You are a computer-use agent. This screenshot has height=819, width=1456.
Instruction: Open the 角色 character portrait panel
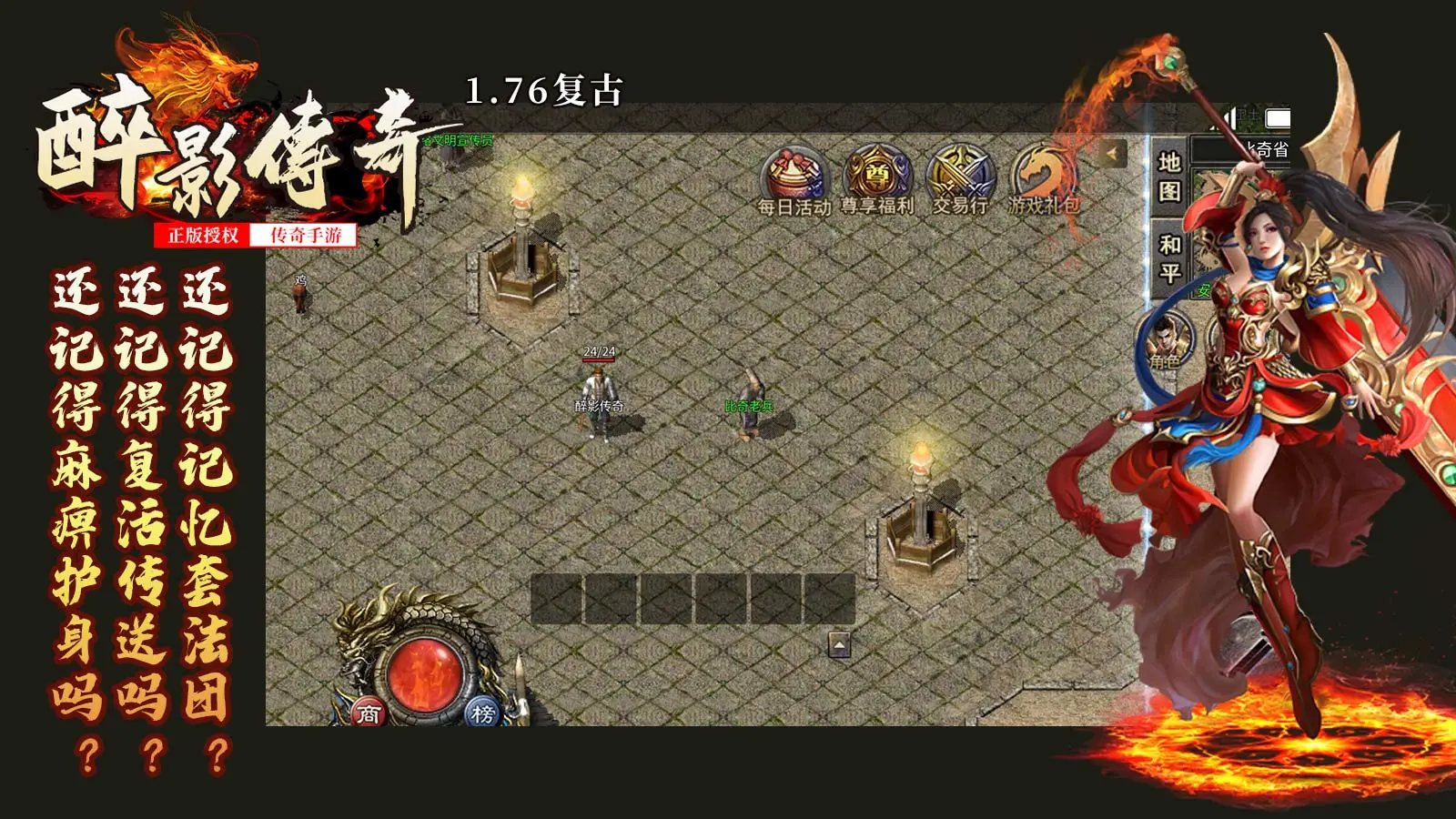[1167, 339]
